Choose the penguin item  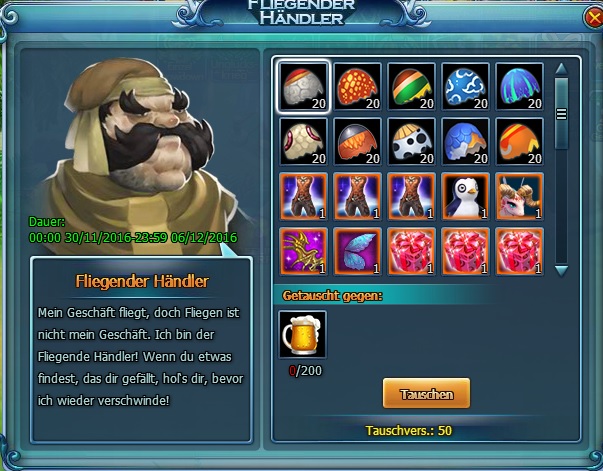(x=465, y=196)
